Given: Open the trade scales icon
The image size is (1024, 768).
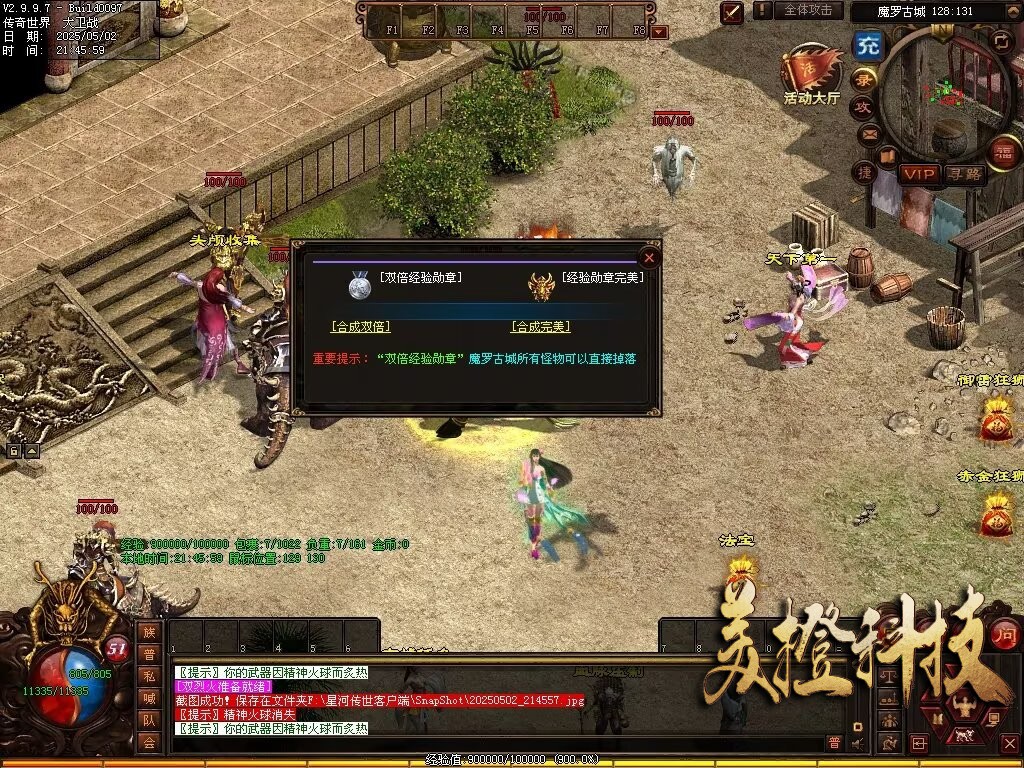Looking at the screenshot, I should (x=890, y=676).
